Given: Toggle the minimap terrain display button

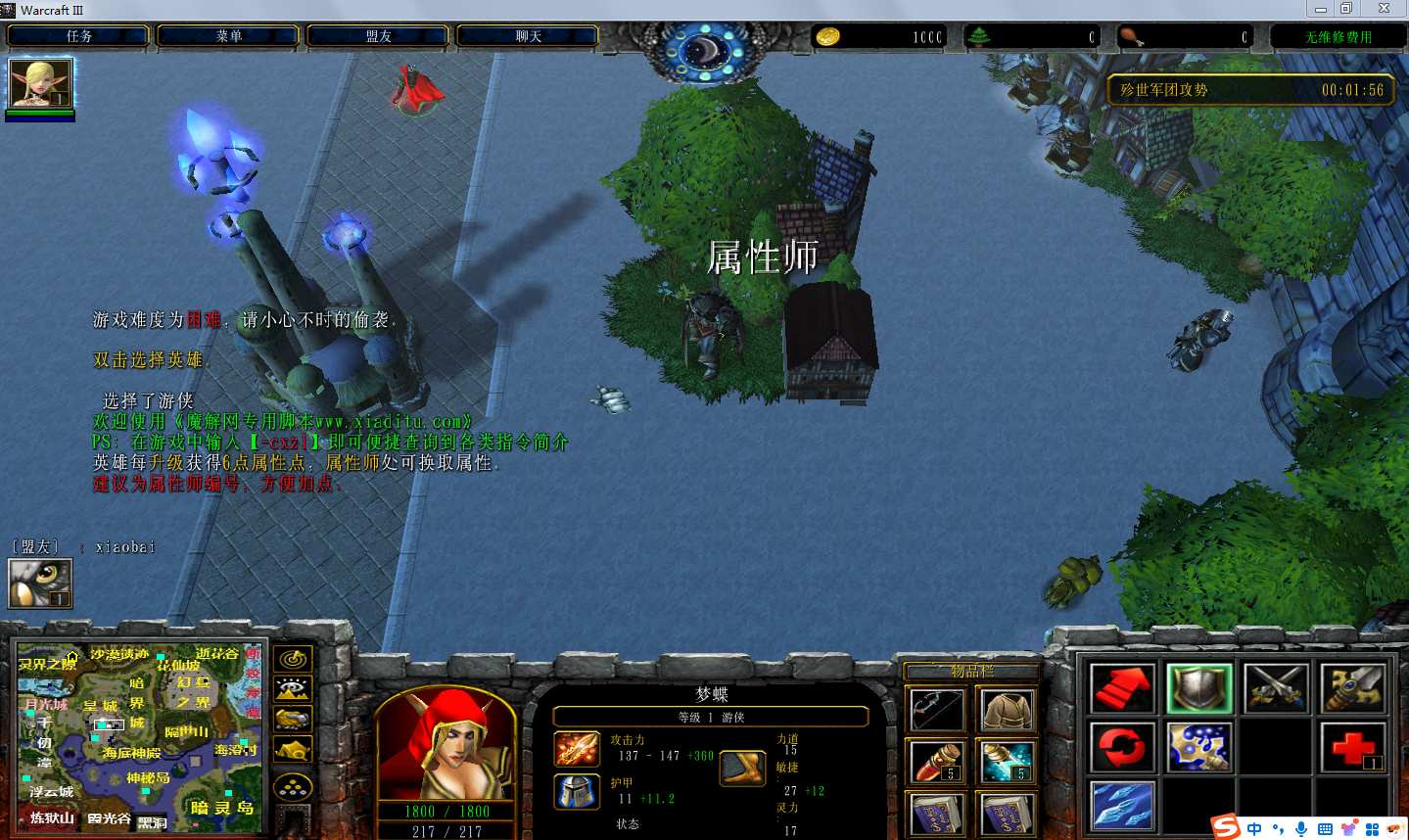Looking at the screenshot, I should pos(293,689).
